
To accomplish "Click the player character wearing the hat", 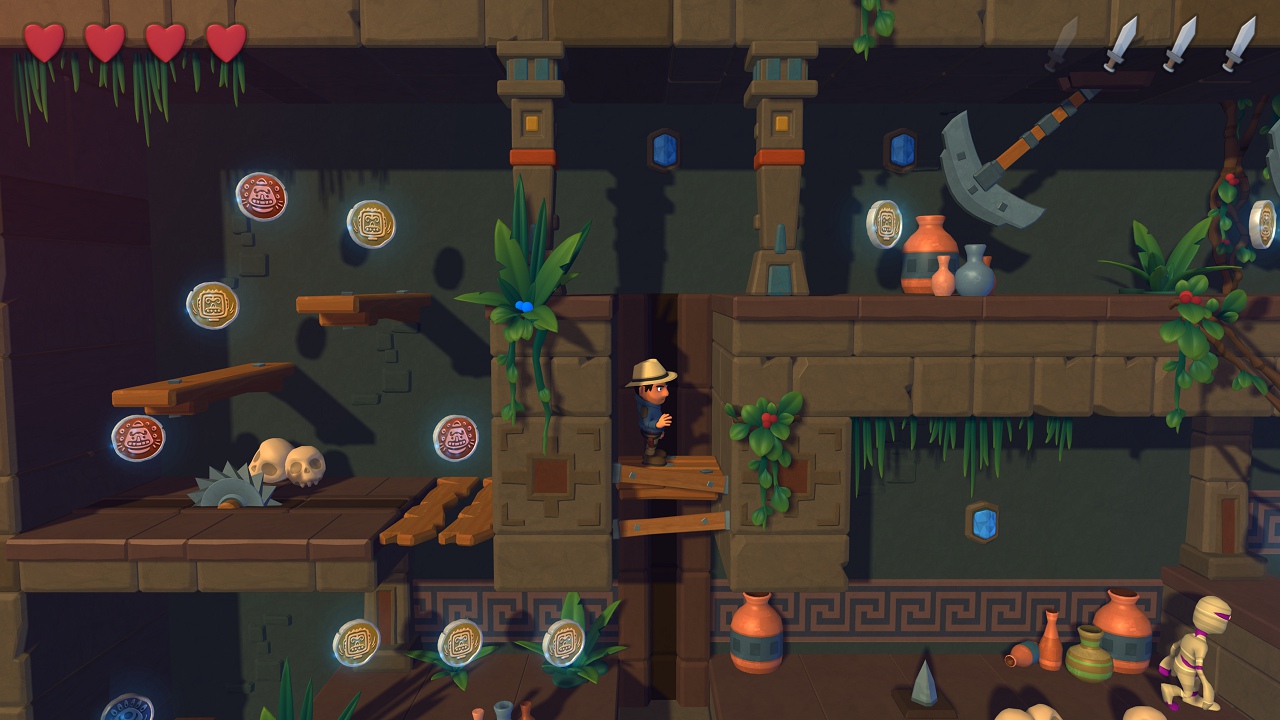I will click(x=652, y=410).
